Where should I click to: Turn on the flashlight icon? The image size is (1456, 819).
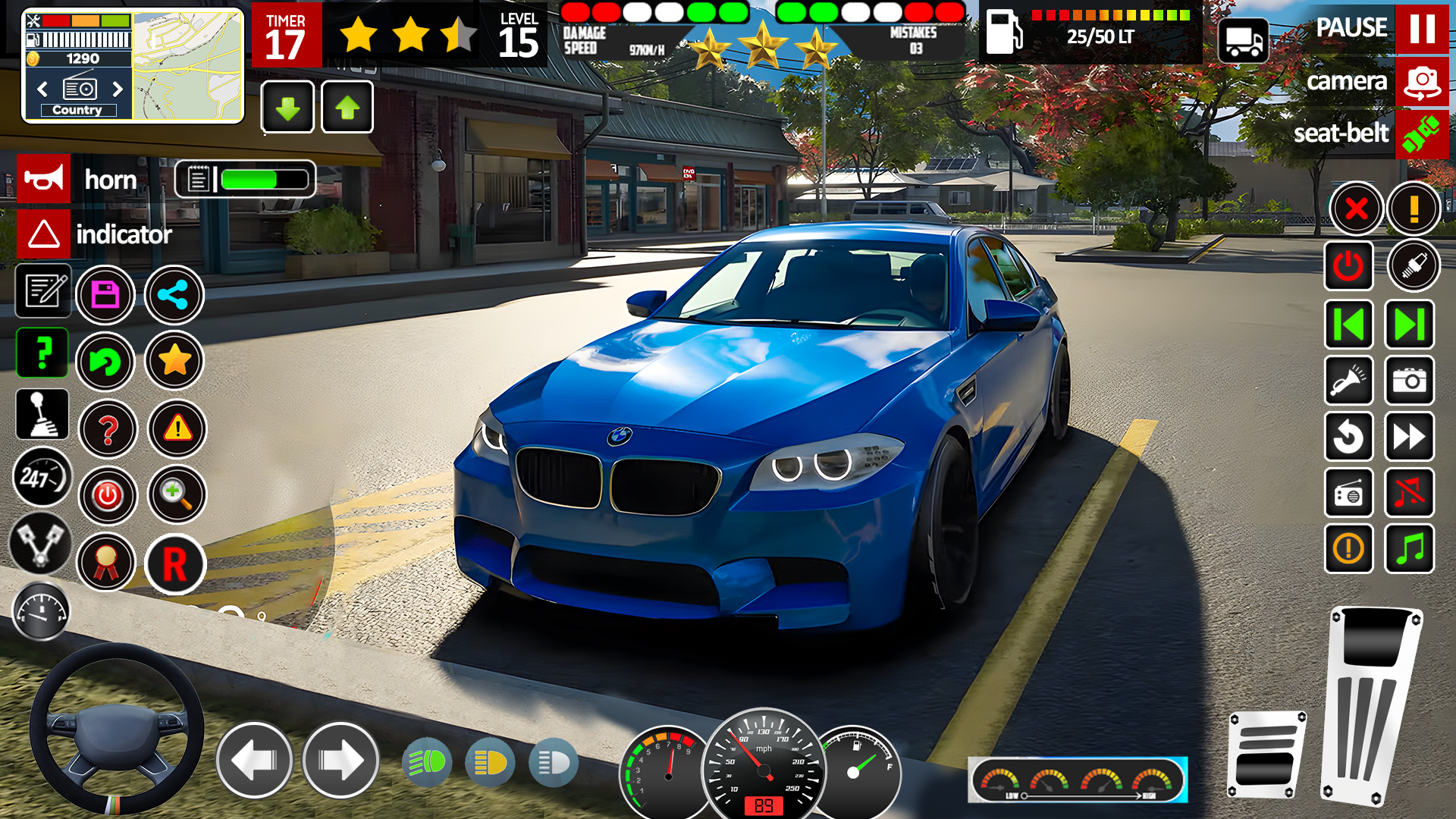pos(1348,381)
